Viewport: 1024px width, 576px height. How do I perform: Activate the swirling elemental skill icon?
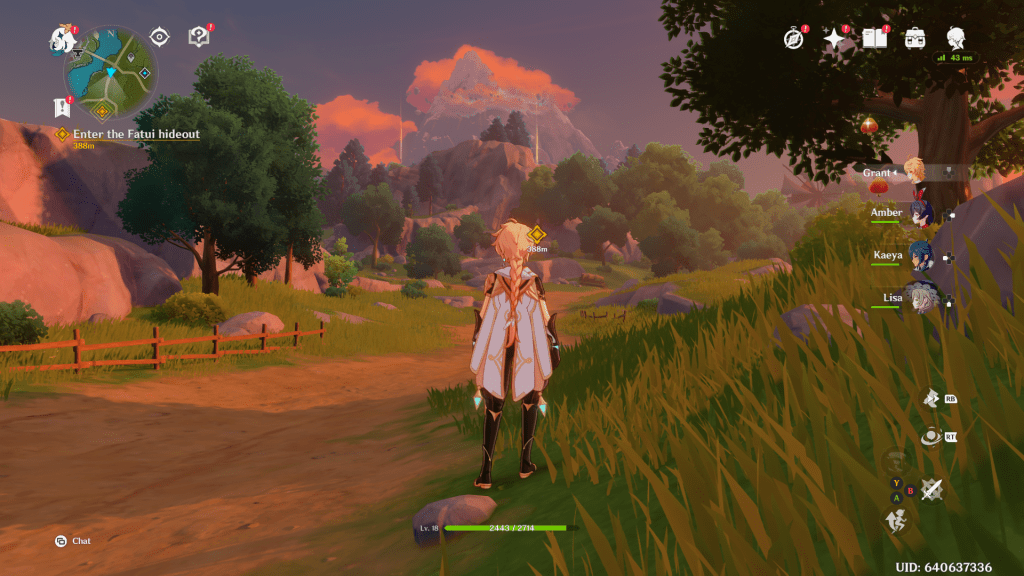(x=931, y=437)
